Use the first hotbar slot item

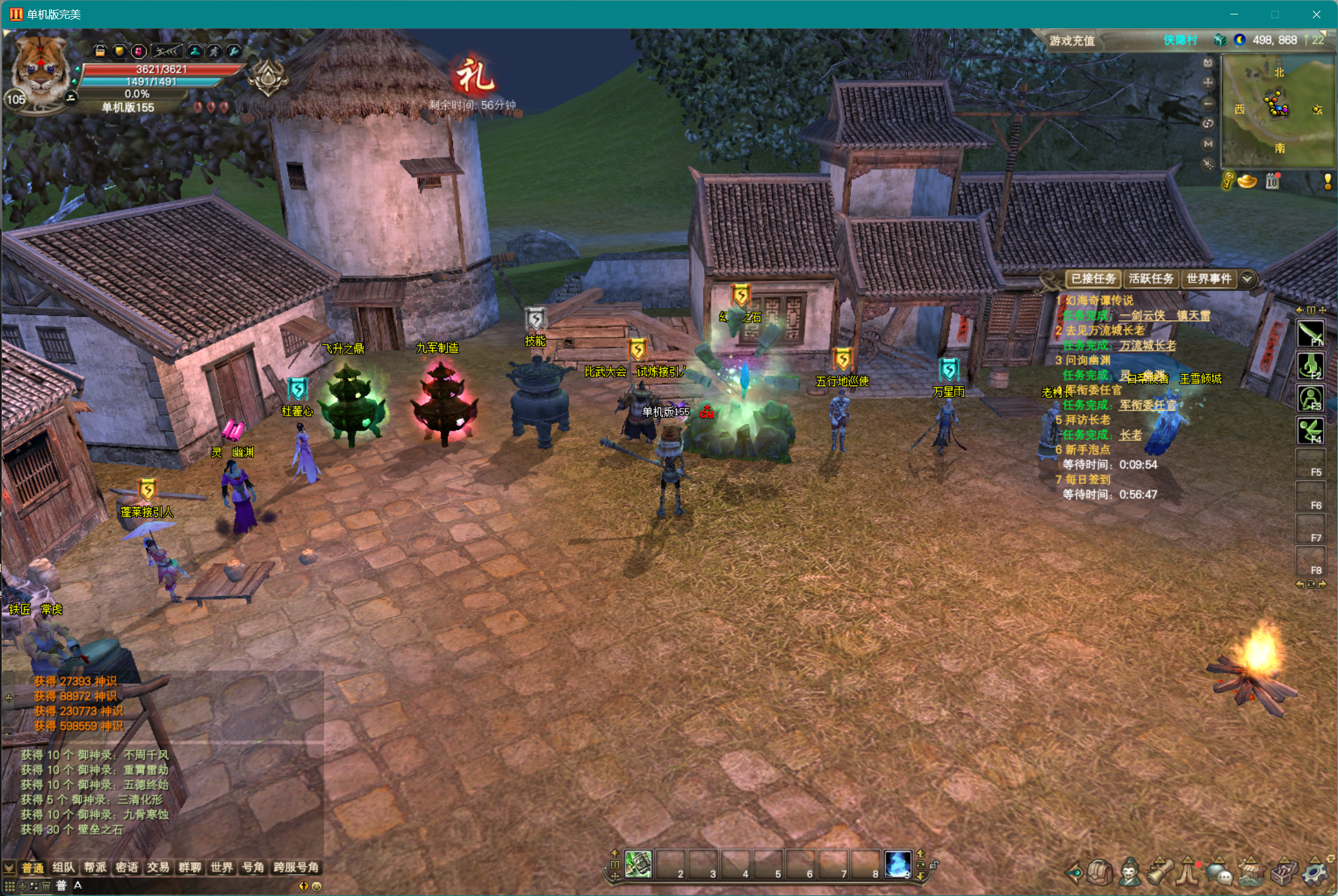coord(638,865)
